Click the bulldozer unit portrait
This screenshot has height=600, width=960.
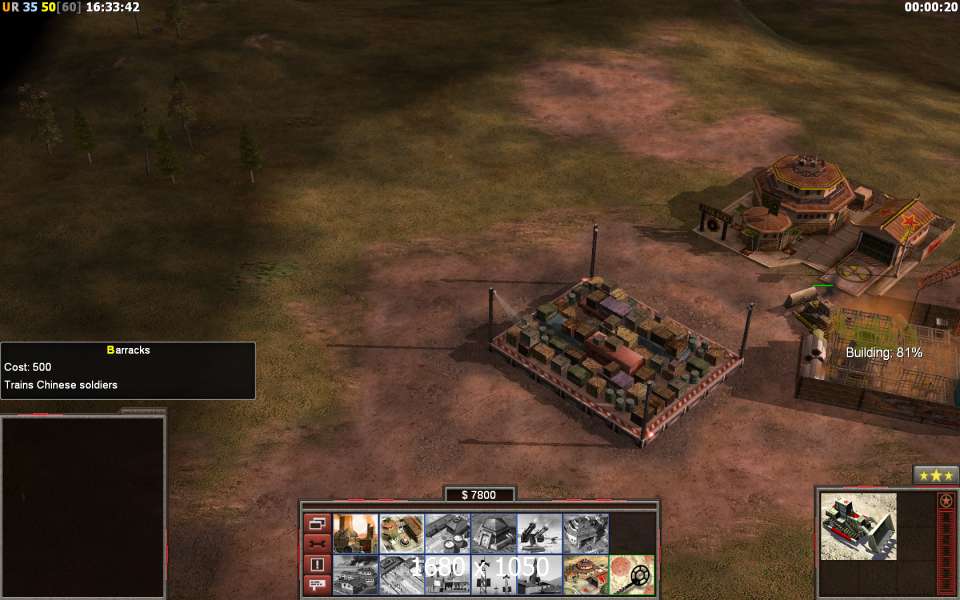click(x=858, y=526)
